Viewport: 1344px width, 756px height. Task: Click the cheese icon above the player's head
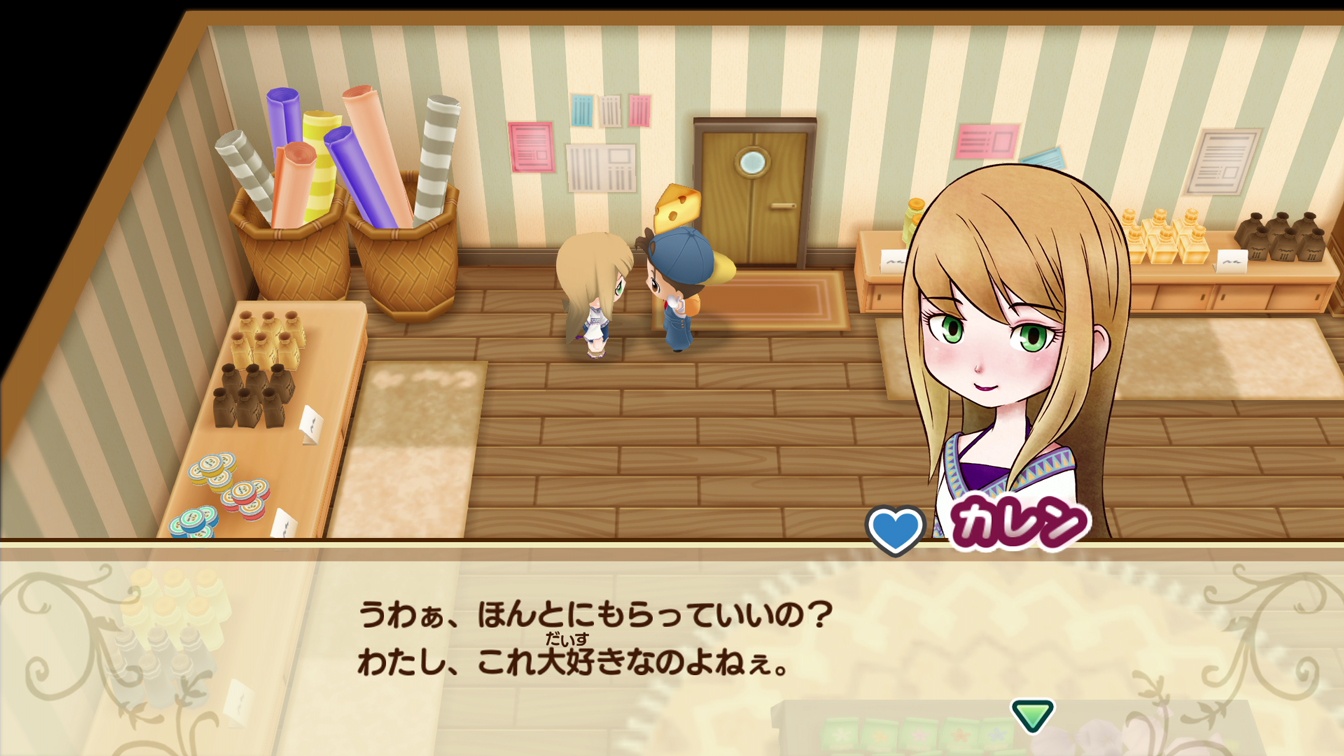coord(676,205)
